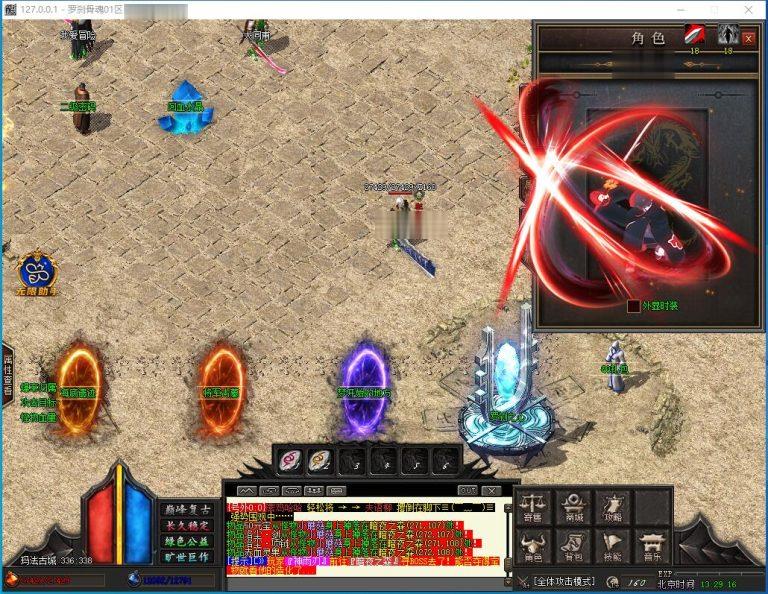768x594 pixels.
Task: Close the chat window with its X button
Action: pos(491,490)
